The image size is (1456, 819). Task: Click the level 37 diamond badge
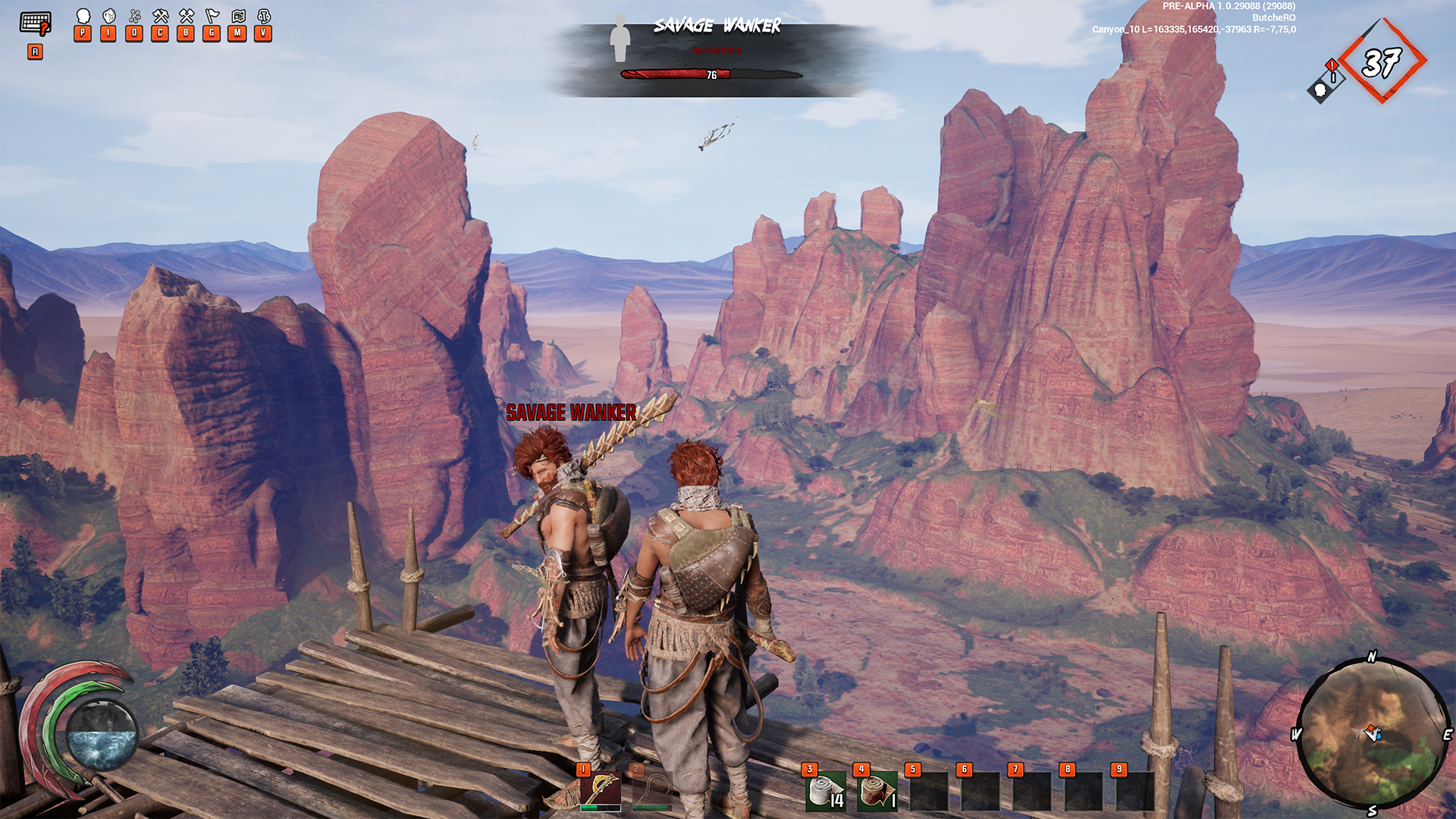(x=1382, y=61)
